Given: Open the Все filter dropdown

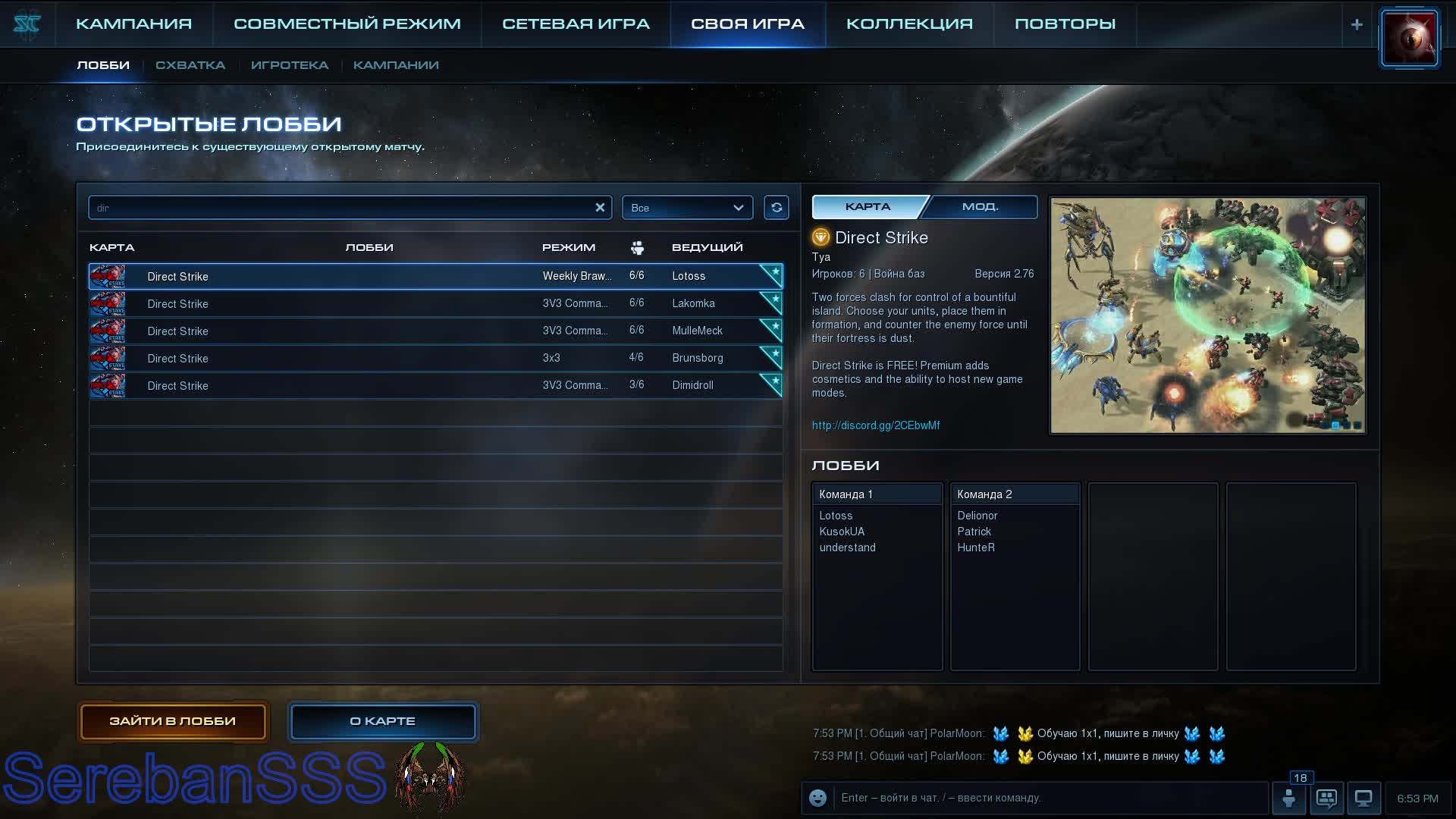Looking at the screenshot, I should (x=687, y=208).
